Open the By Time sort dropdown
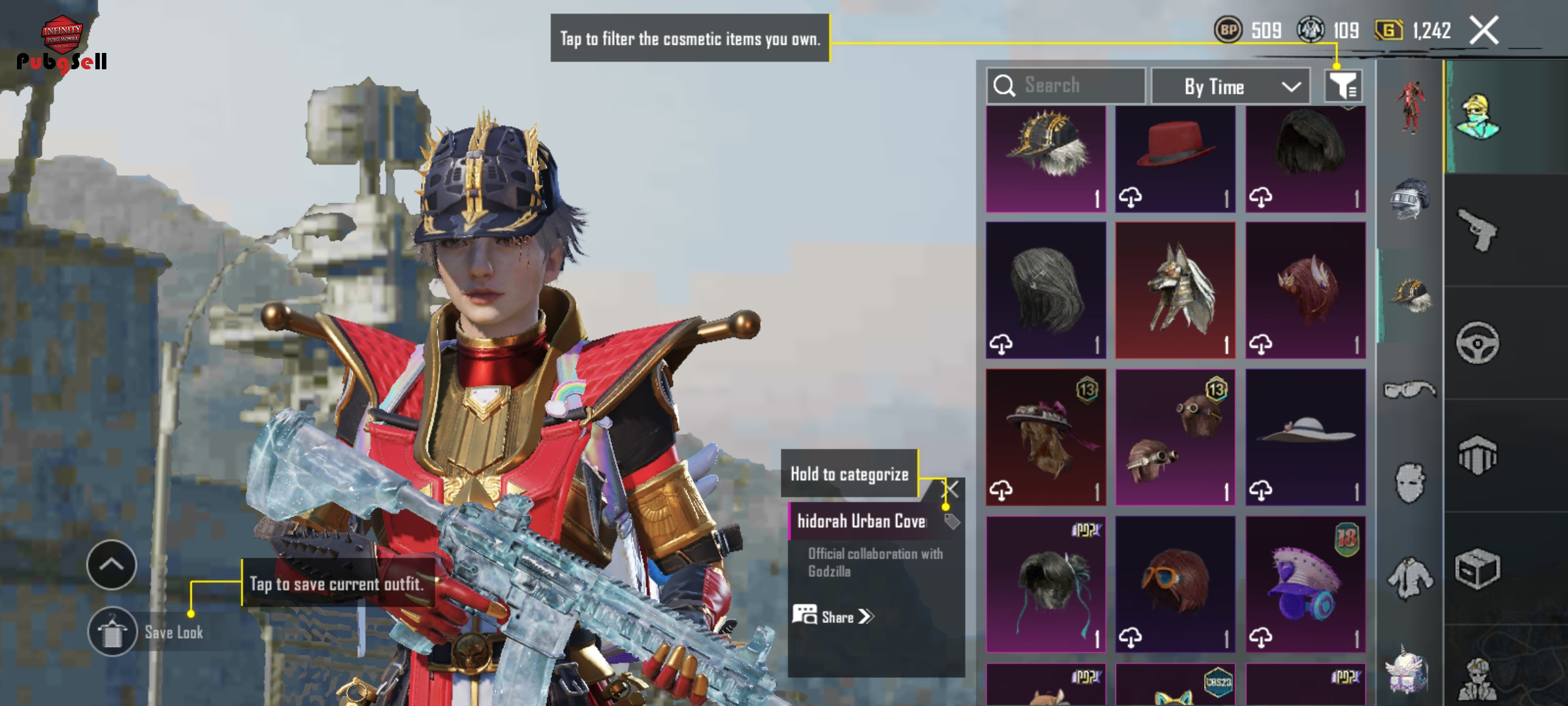This screenshot has height=706, width=1568. (x=1230, y=86)
